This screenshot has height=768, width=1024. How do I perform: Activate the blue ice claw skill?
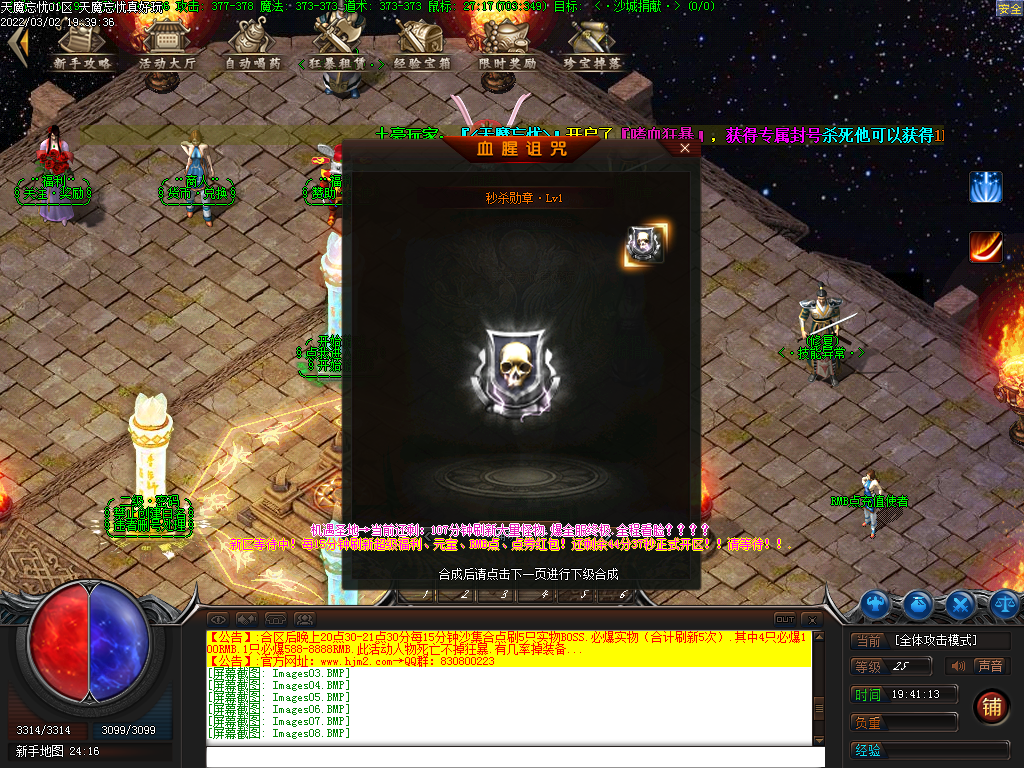[985, 187]
